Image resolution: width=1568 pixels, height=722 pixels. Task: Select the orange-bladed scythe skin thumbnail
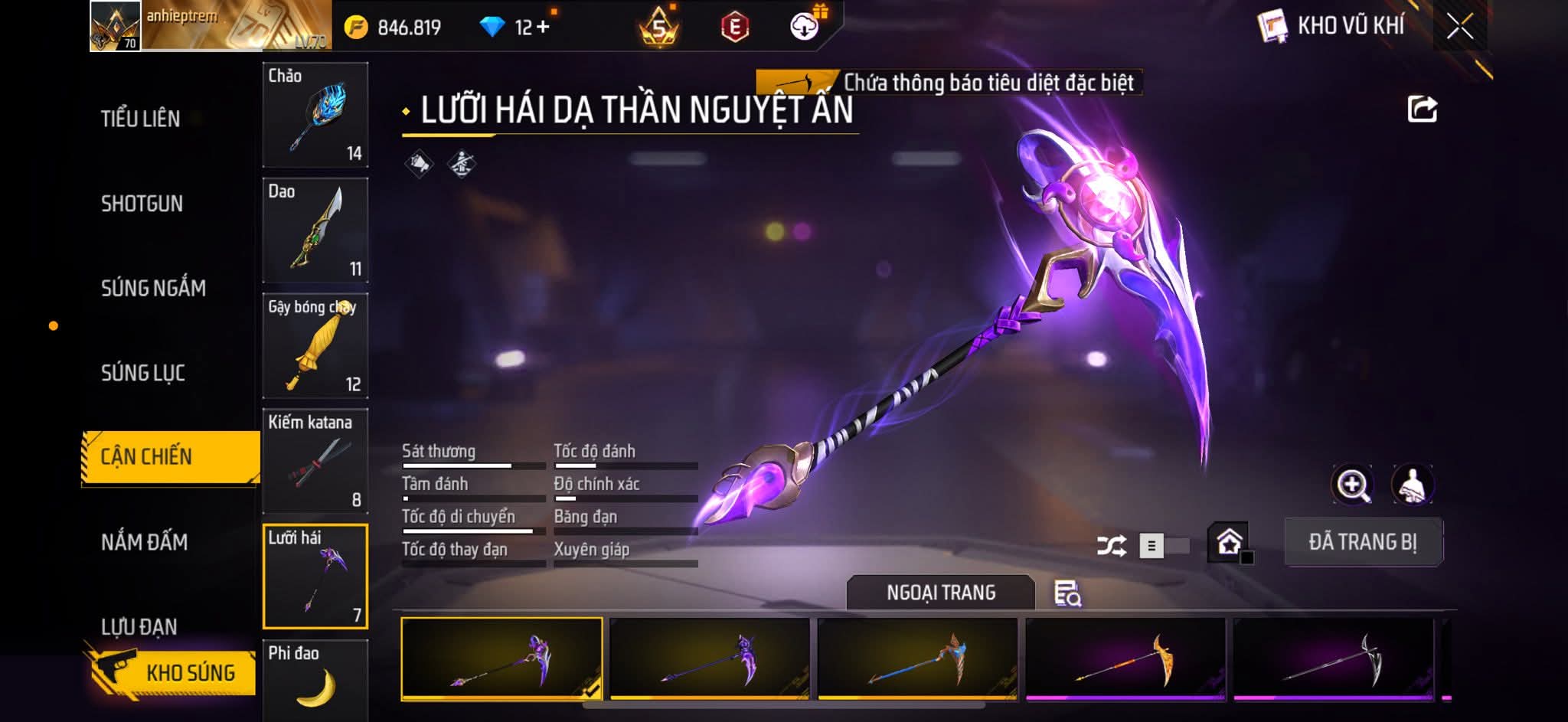pyautogui.click(x=1125, y=659)
